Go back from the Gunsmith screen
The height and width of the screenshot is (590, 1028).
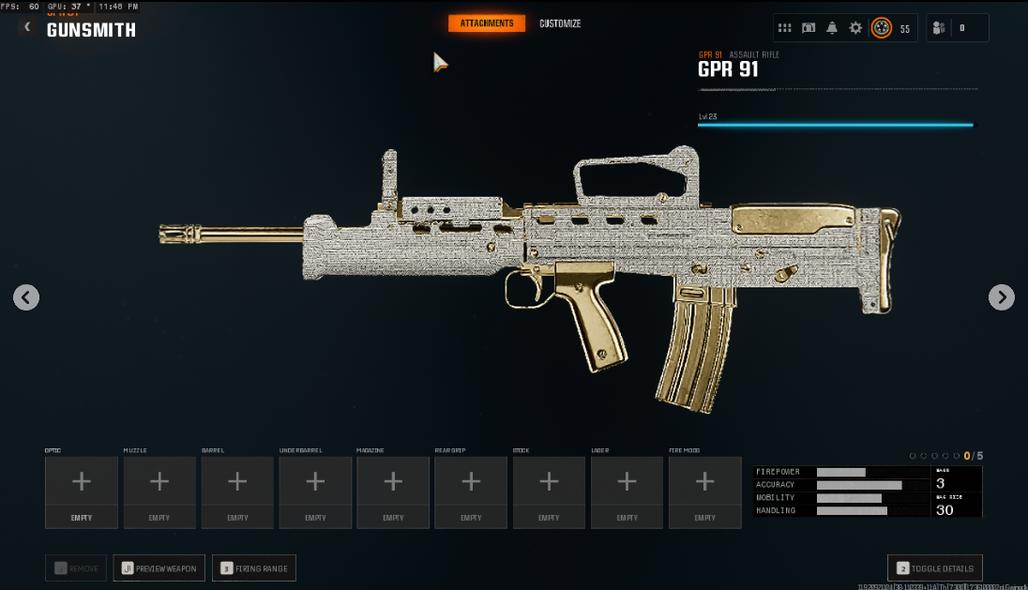tap(27, 27)
